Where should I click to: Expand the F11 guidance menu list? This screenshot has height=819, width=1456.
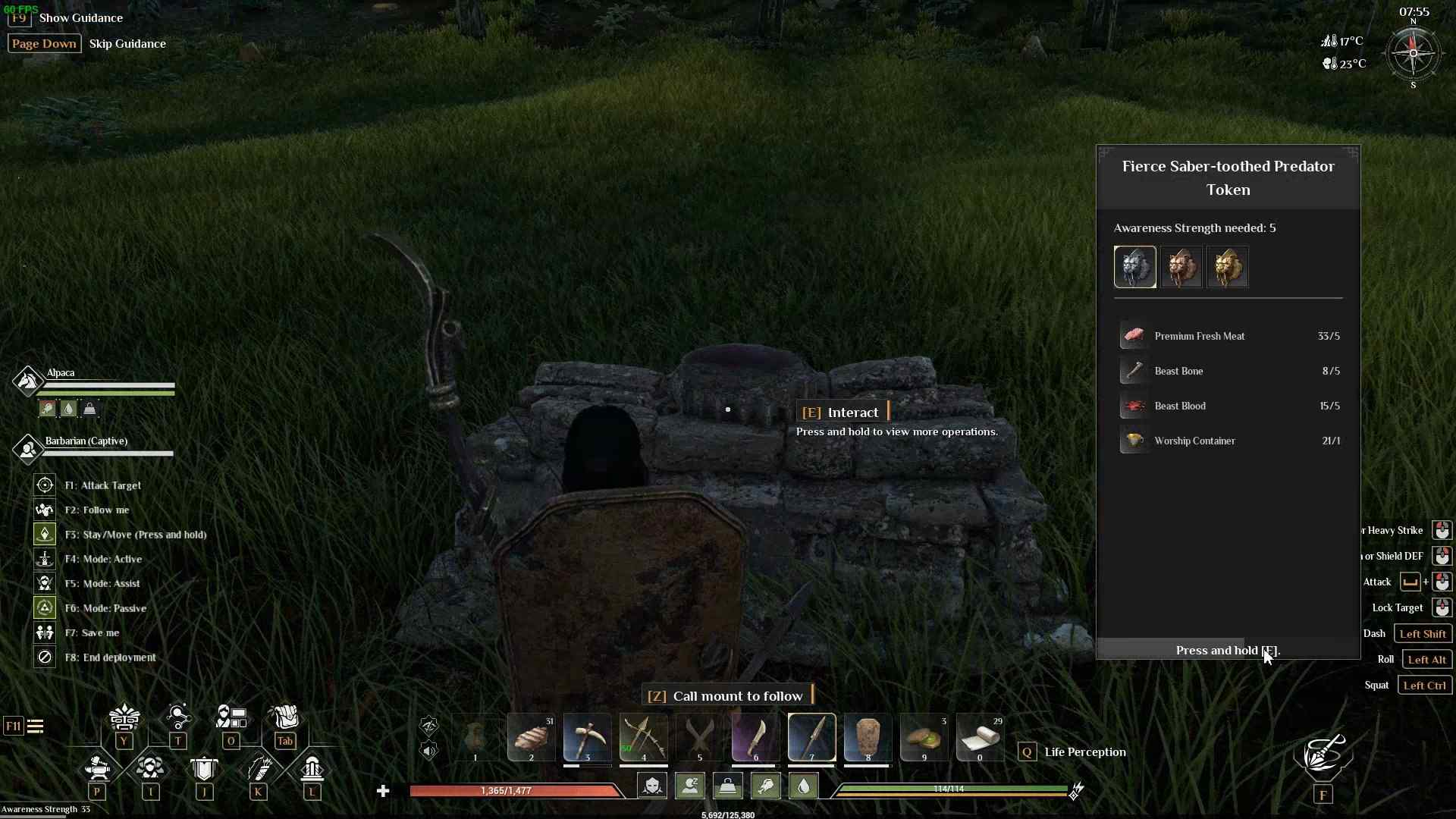click(x=36, y=726)
